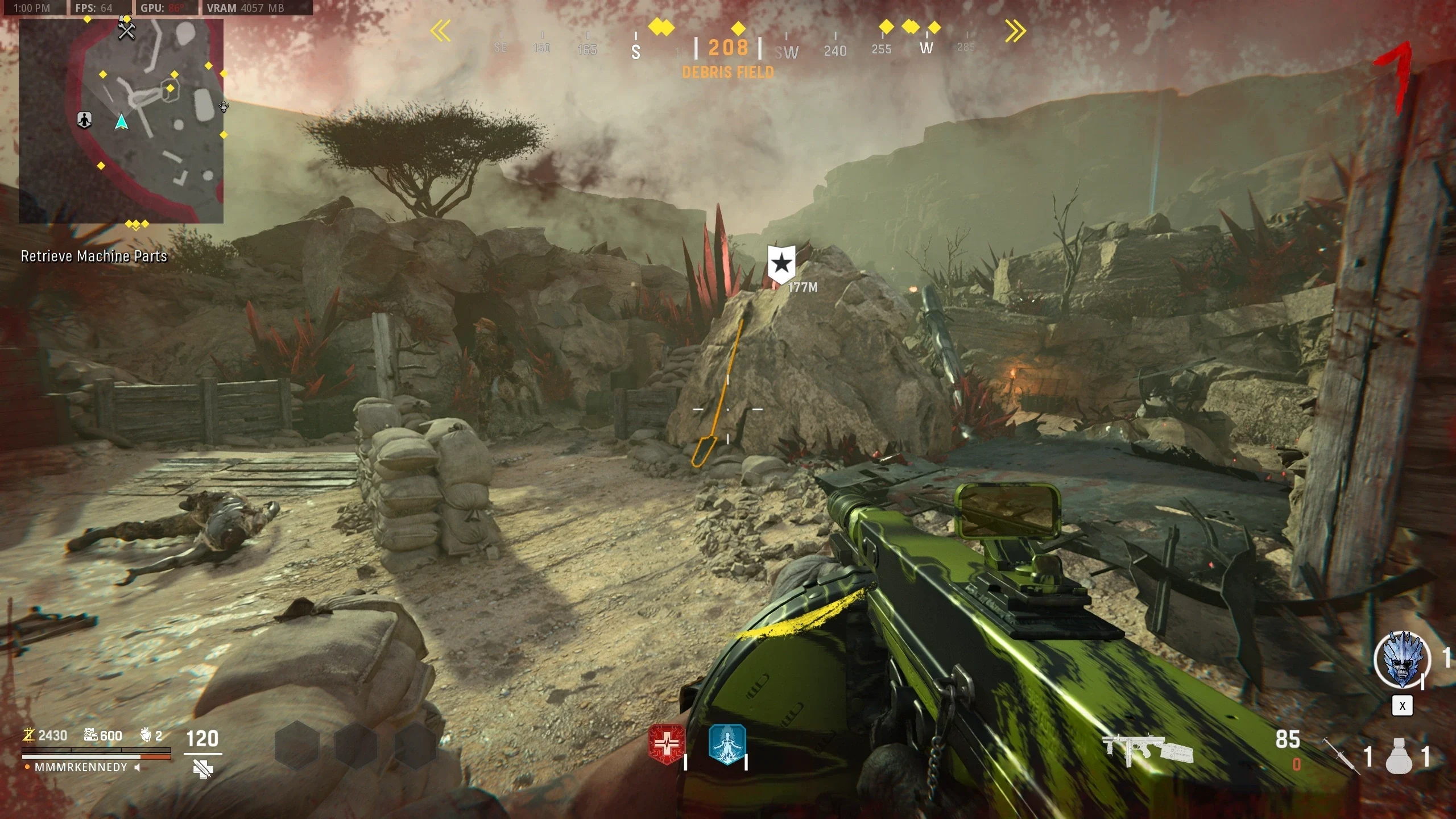Viewport: 1456px width, 819px height.
Task: Click the salvage scrap icon beside 600
Action: 91,735
